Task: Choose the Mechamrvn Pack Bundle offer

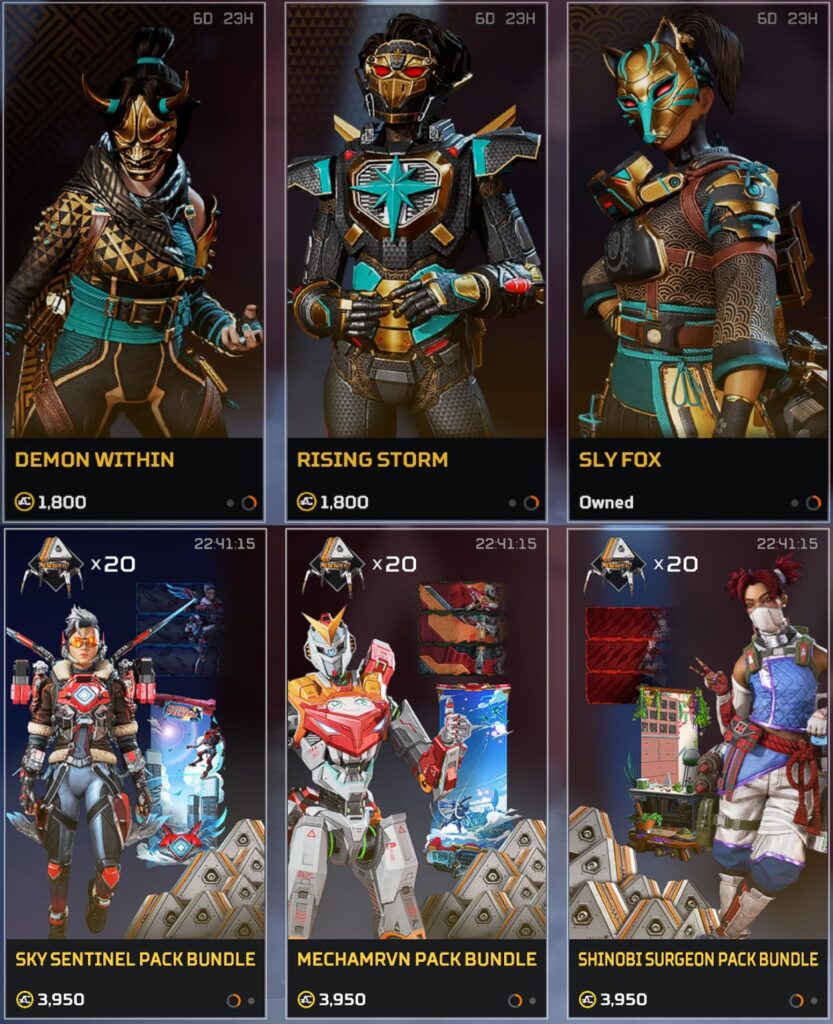Action: click(416, 770)
